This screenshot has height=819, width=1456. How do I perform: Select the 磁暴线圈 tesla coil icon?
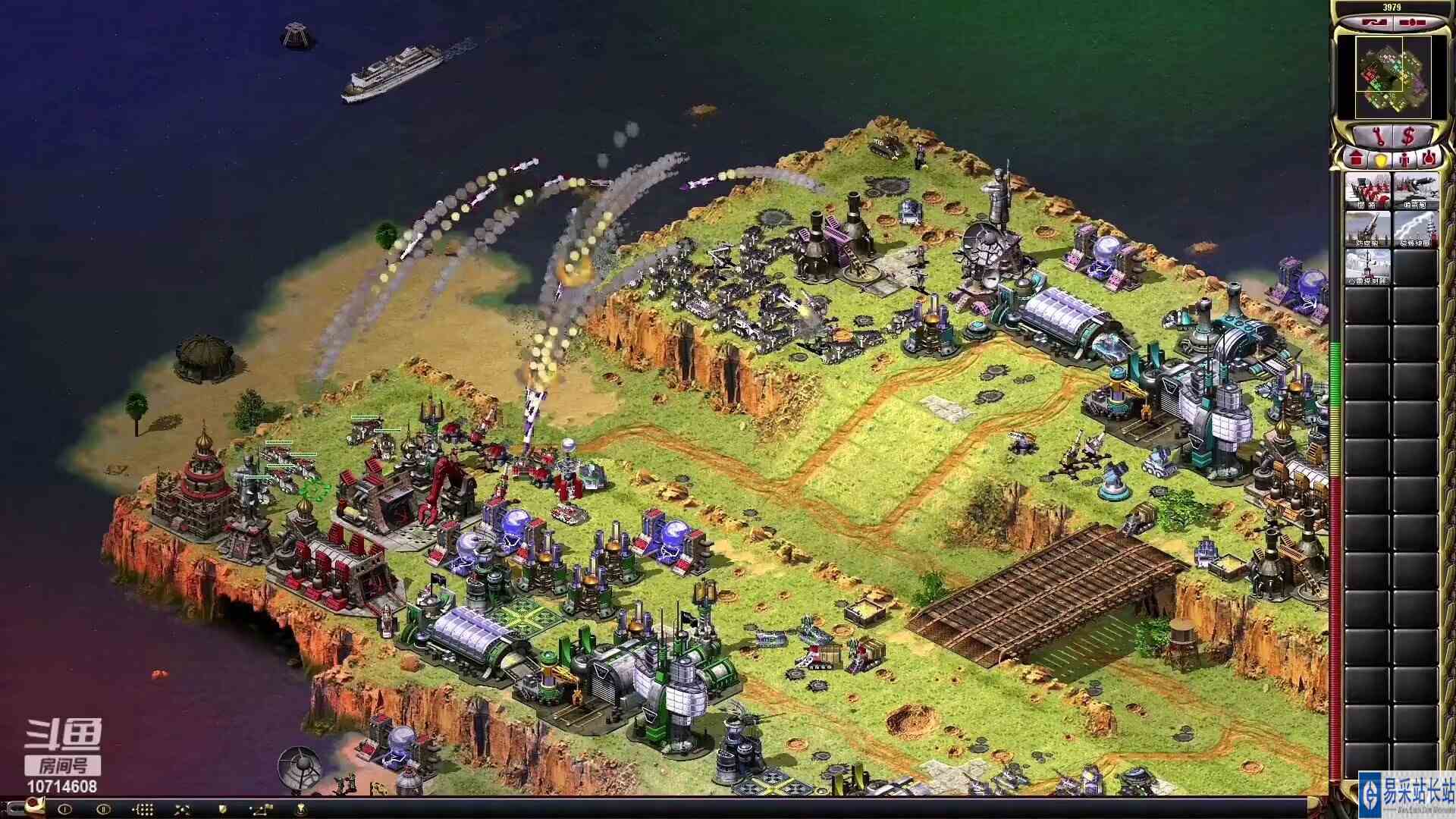(x=1416, y=227)
